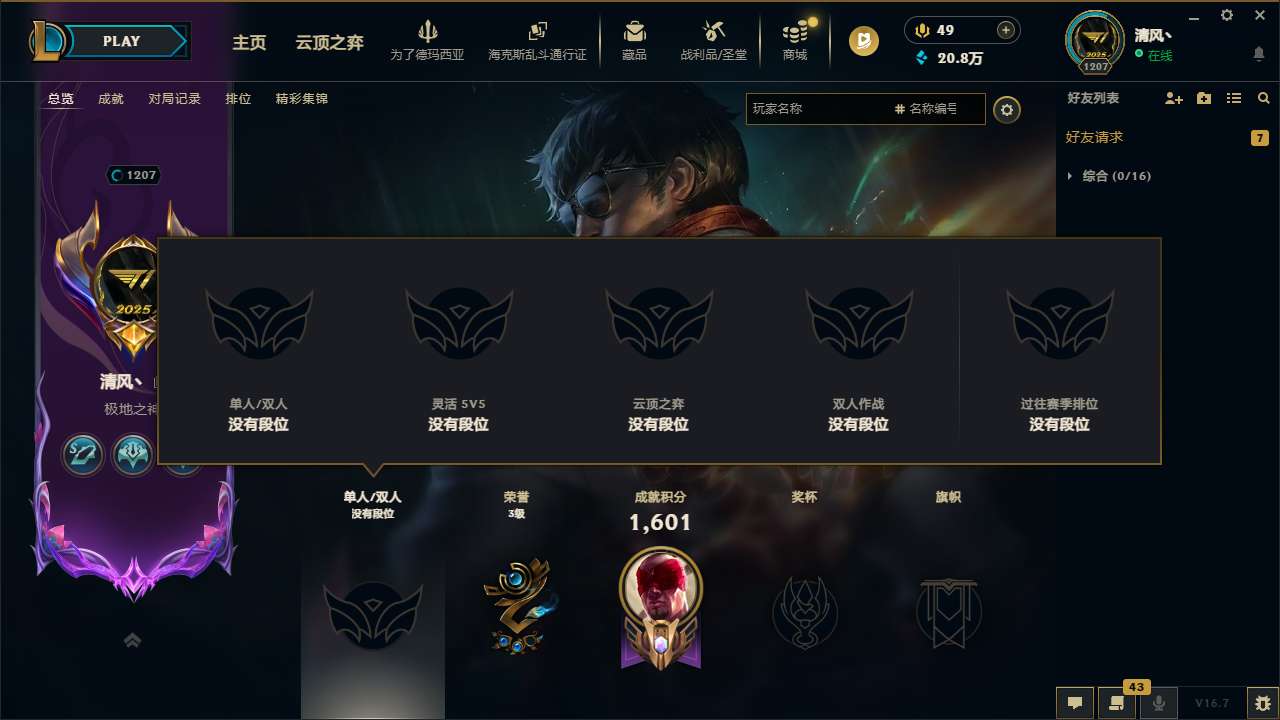Toggle the friend list view mode
The width and height of the screenshot is (1280, 720).
click(1234, 98)
